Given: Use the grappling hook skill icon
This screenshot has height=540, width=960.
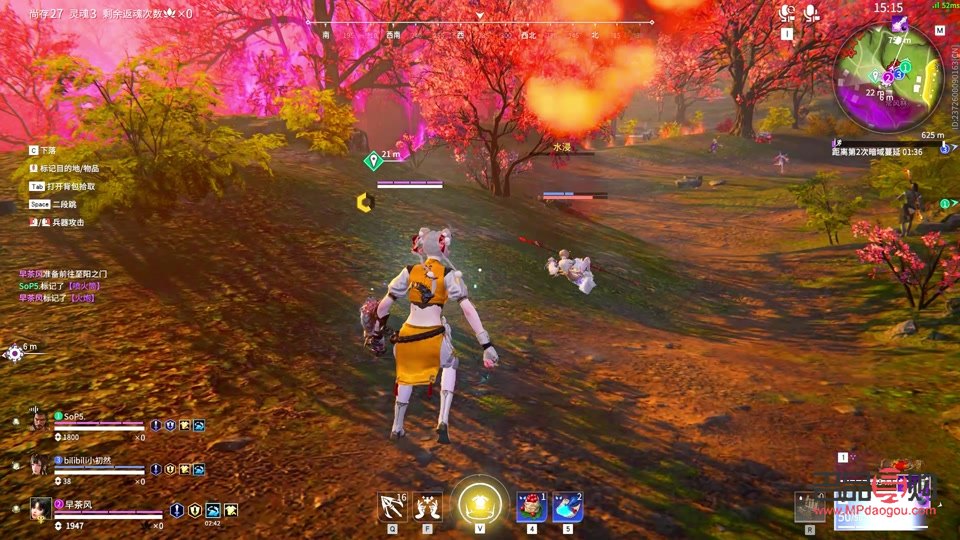Looking at the screenshot, I should tap(391, 507).
